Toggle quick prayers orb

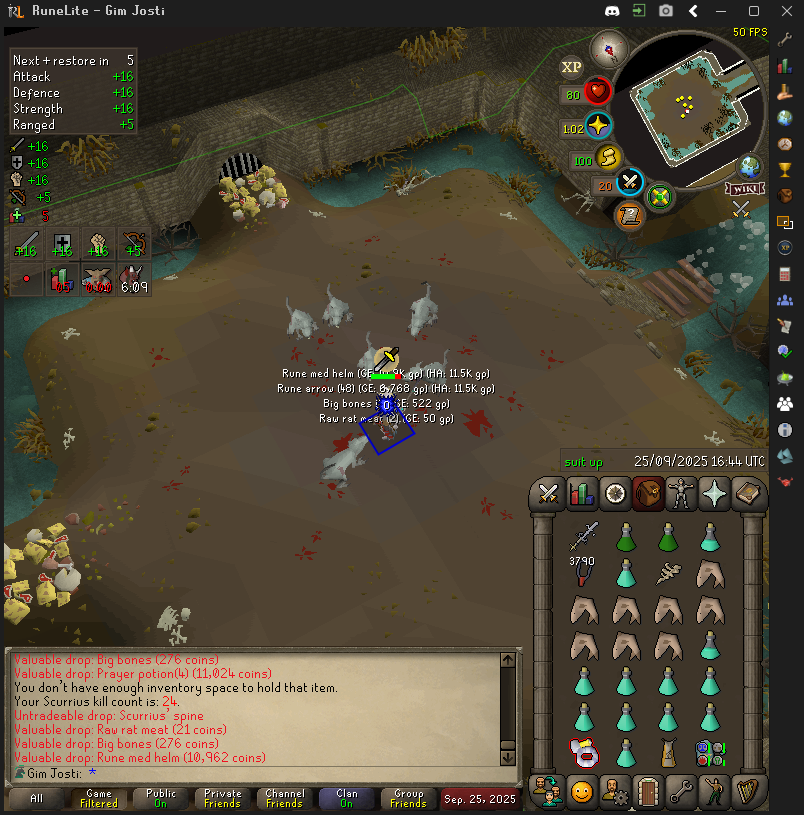click(x=598, y=127)
